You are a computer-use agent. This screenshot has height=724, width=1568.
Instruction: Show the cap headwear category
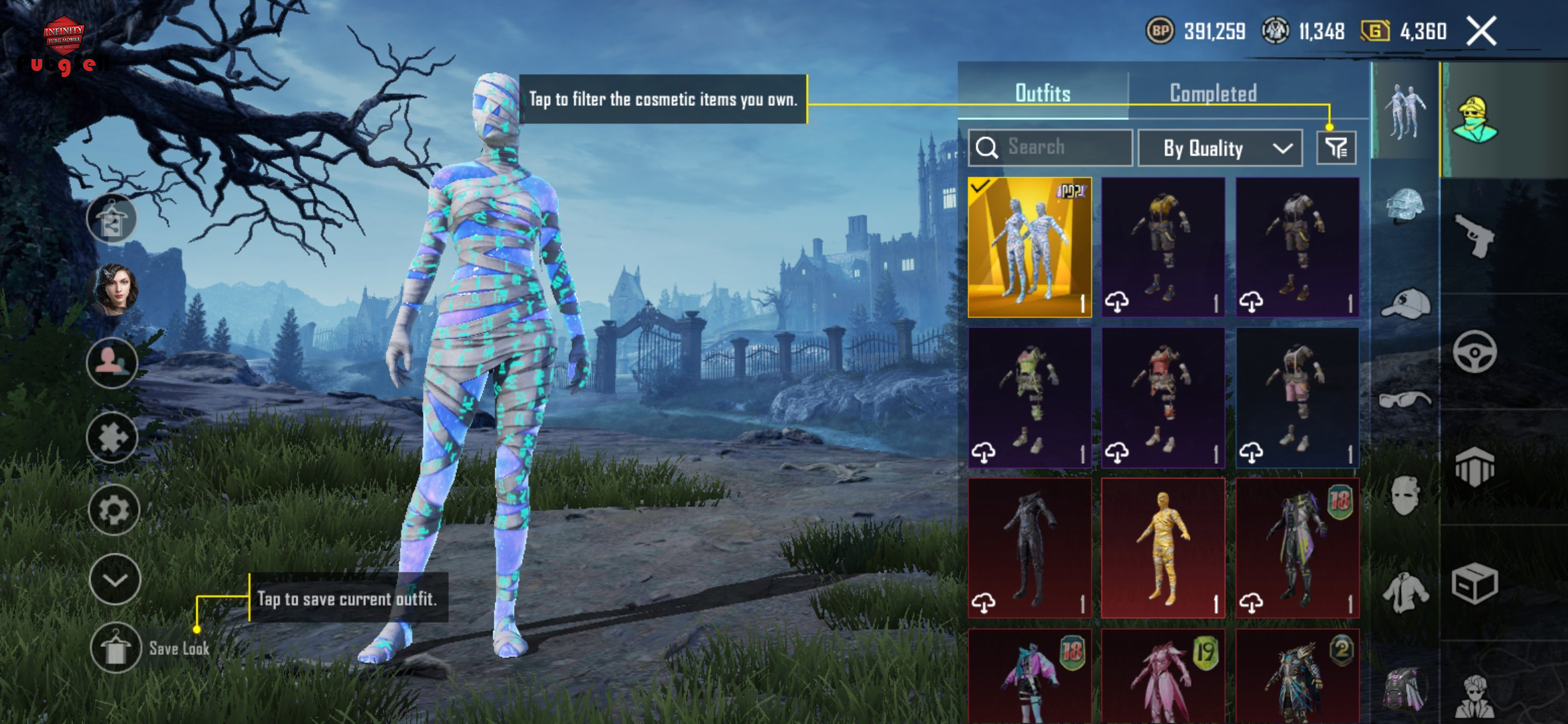tap(1405, 304)
